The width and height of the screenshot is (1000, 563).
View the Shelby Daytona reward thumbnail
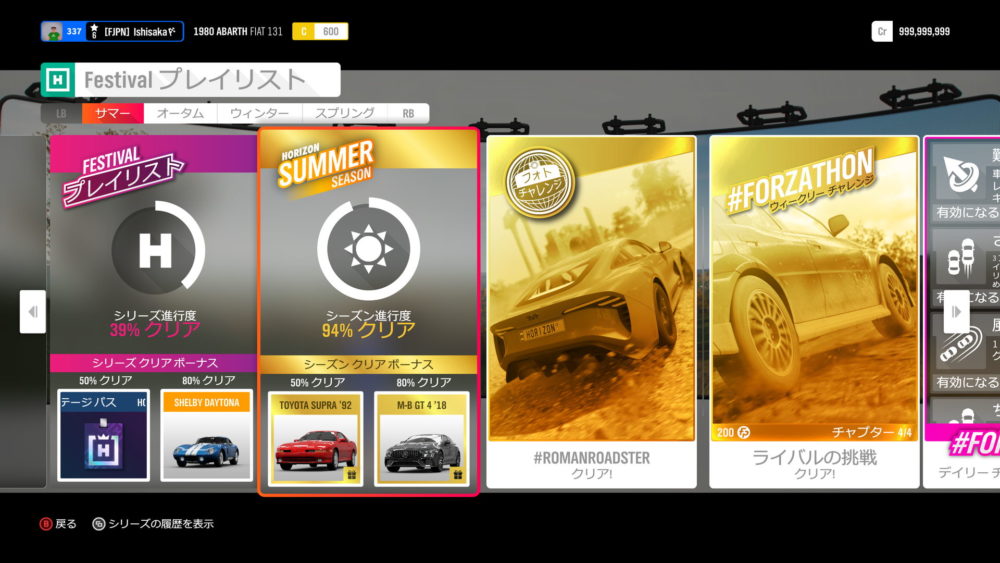(207, 435)
